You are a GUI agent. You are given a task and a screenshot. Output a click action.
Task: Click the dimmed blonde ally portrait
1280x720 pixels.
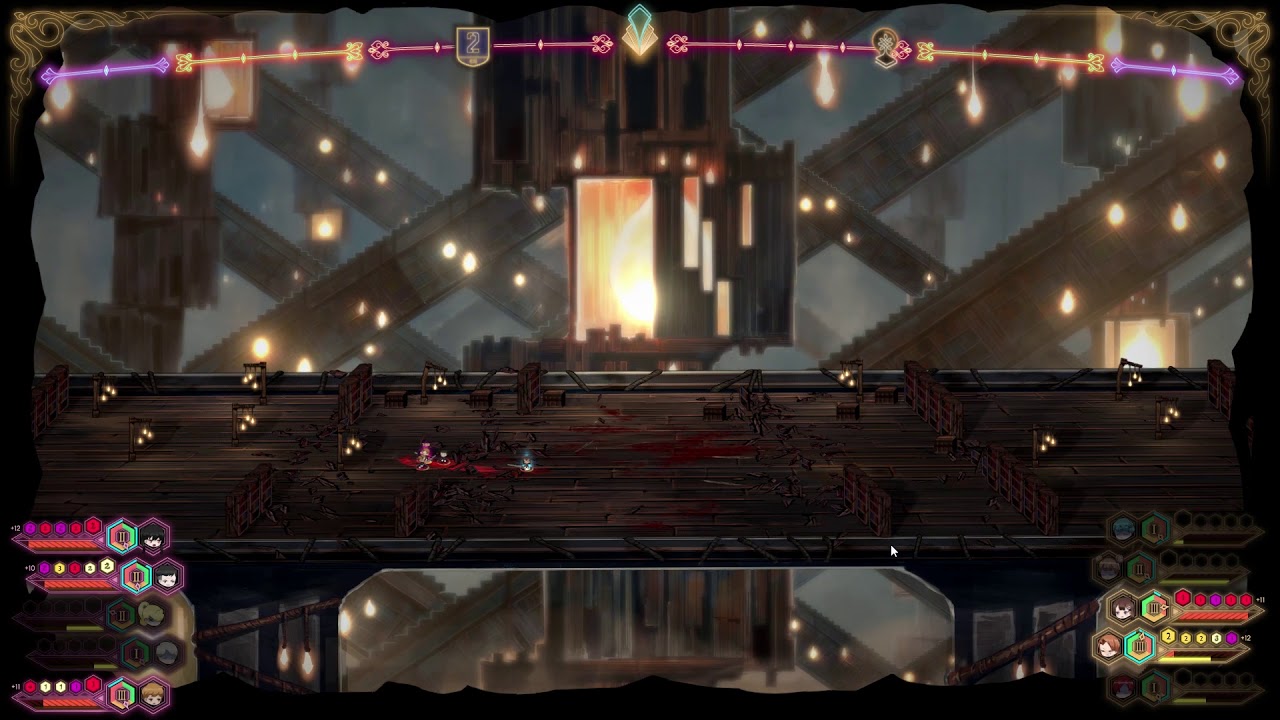click(152, 614)
